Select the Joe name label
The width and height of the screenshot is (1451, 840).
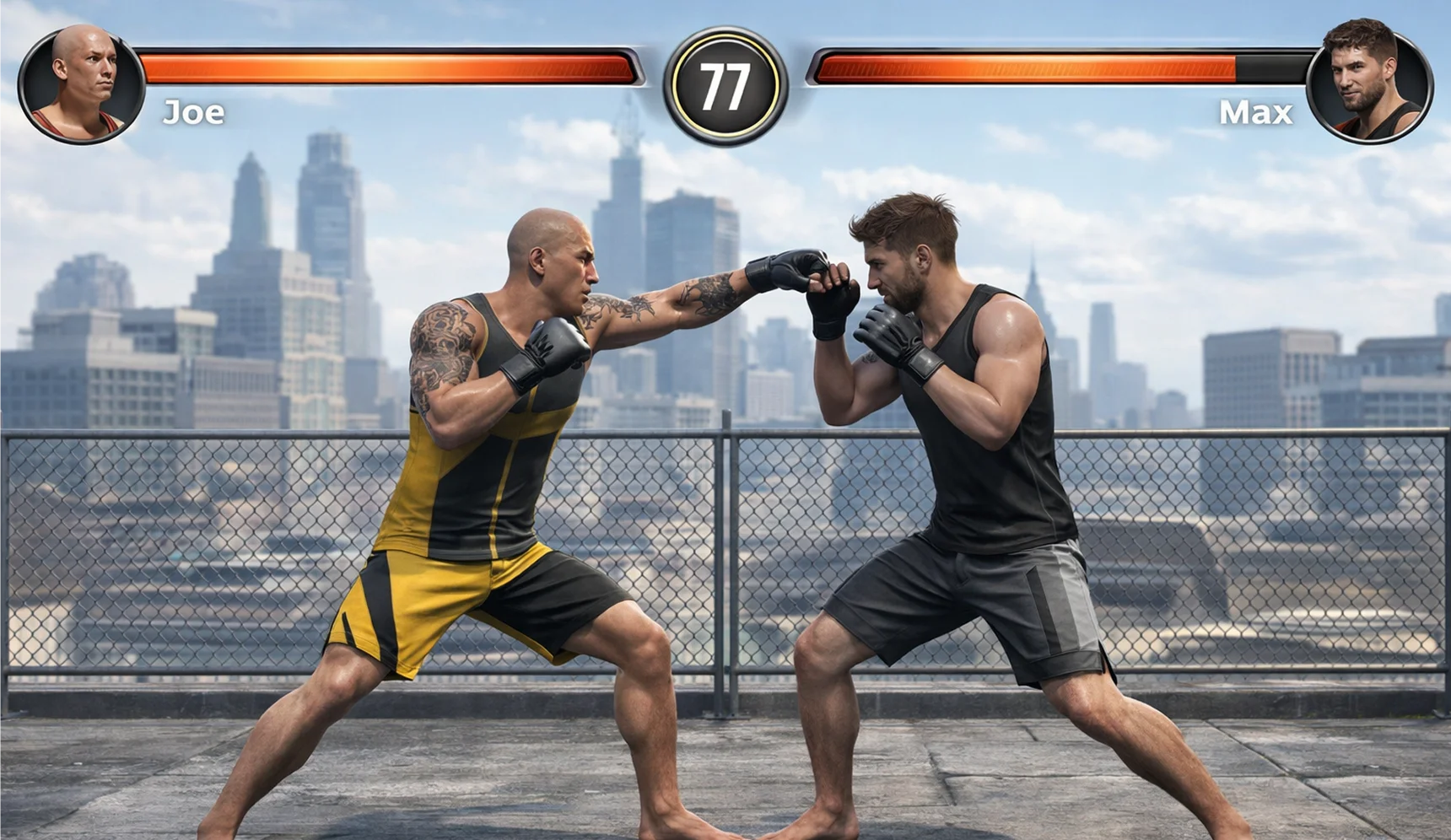point(194,112)
